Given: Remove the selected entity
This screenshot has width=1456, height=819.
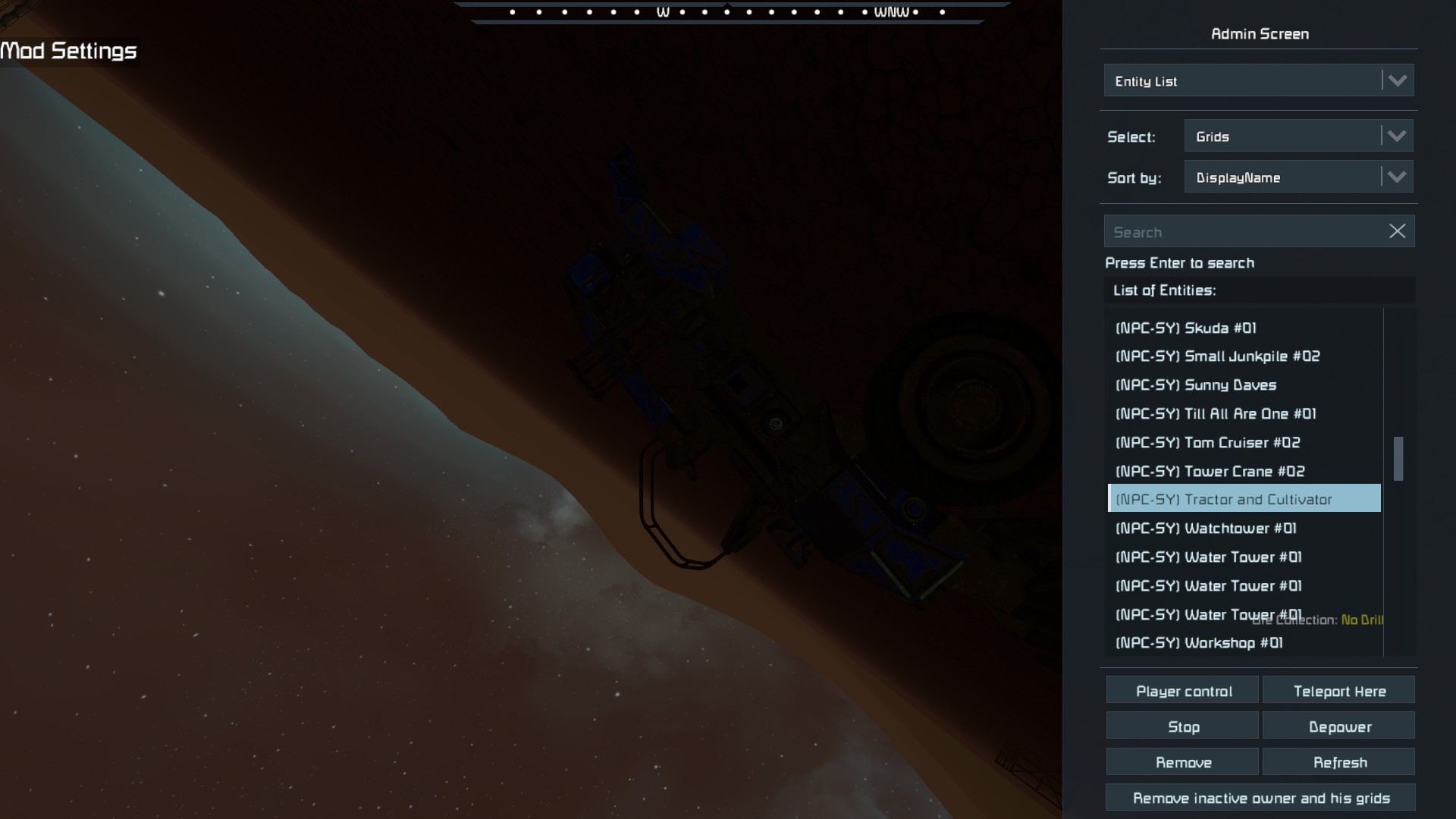Looking at the screenshot, I should point(1183,762).
